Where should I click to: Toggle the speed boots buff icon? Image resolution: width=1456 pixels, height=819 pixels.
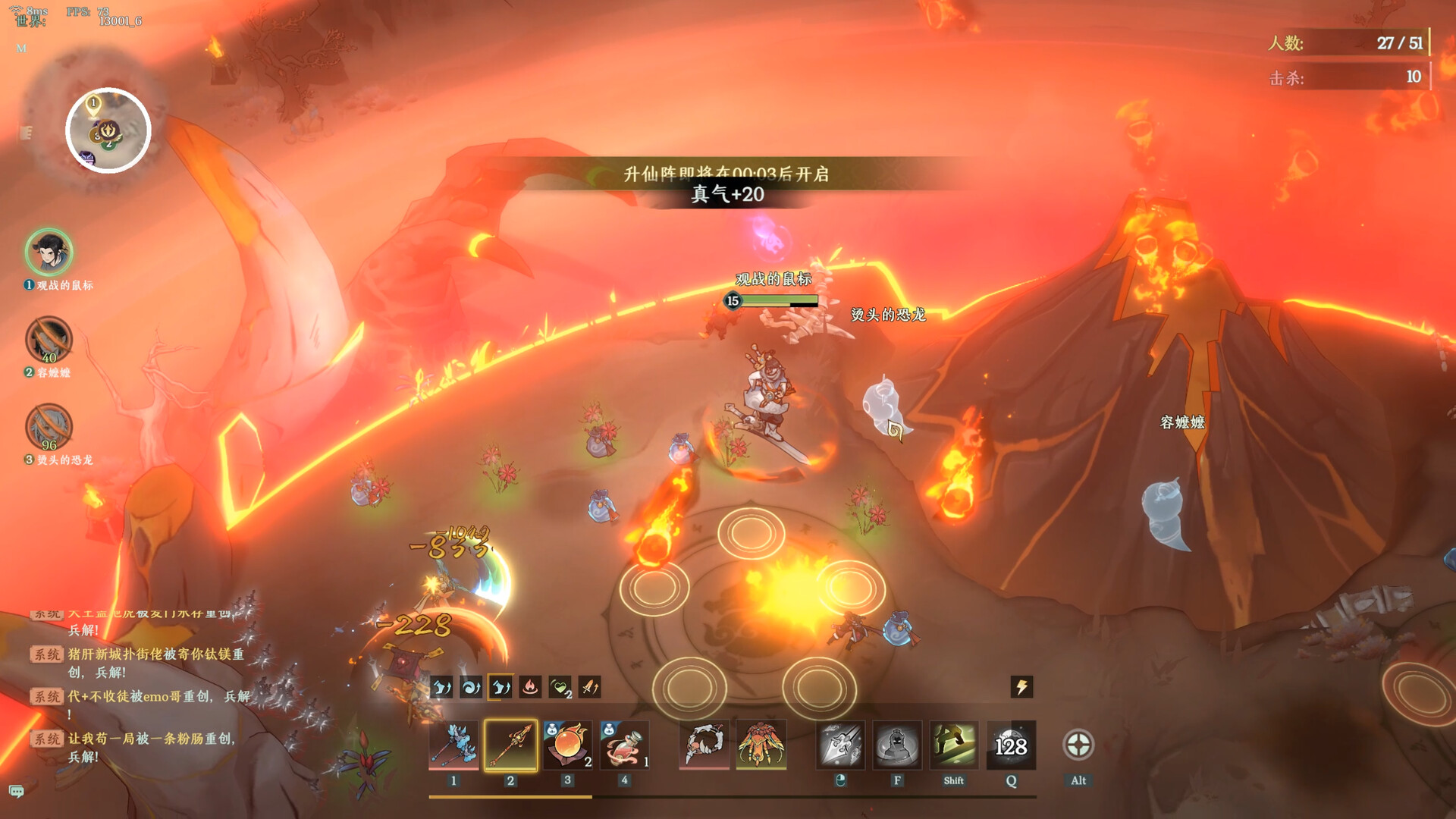click(x=444, y=687)
